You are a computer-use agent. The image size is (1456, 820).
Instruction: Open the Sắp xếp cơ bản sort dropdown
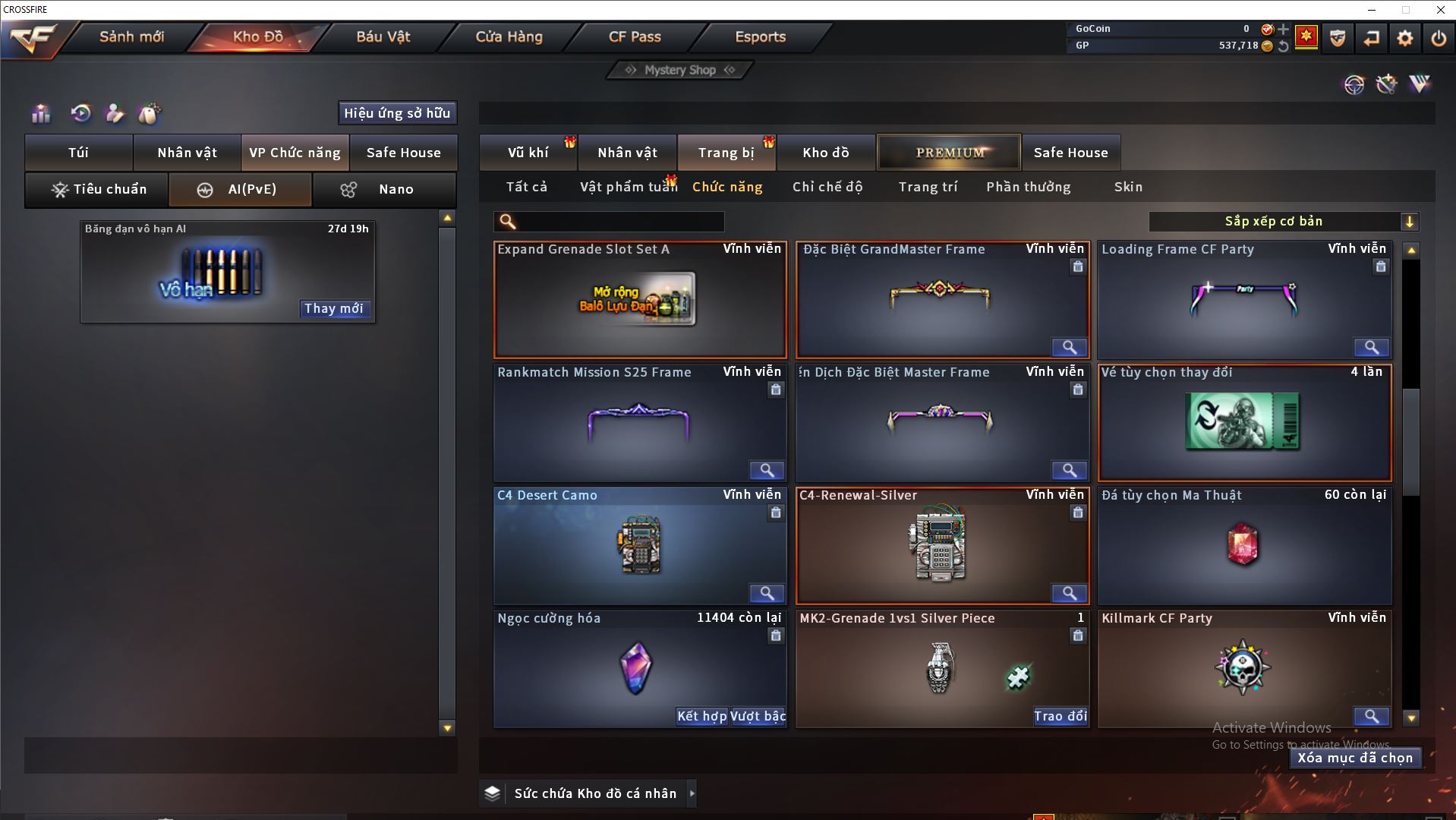click(1283, 222)
